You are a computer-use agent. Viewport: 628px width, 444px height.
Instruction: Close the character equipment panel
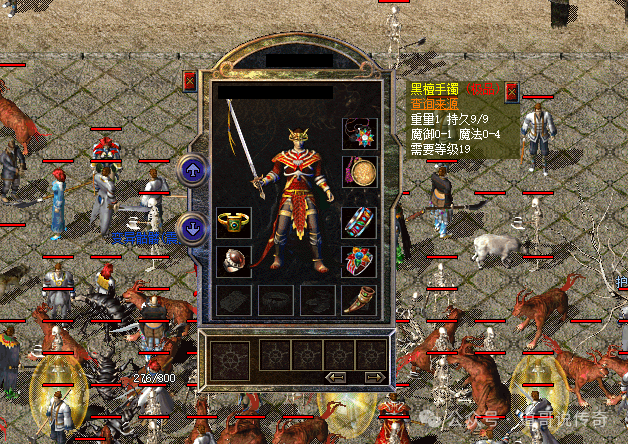coord(190,81)
